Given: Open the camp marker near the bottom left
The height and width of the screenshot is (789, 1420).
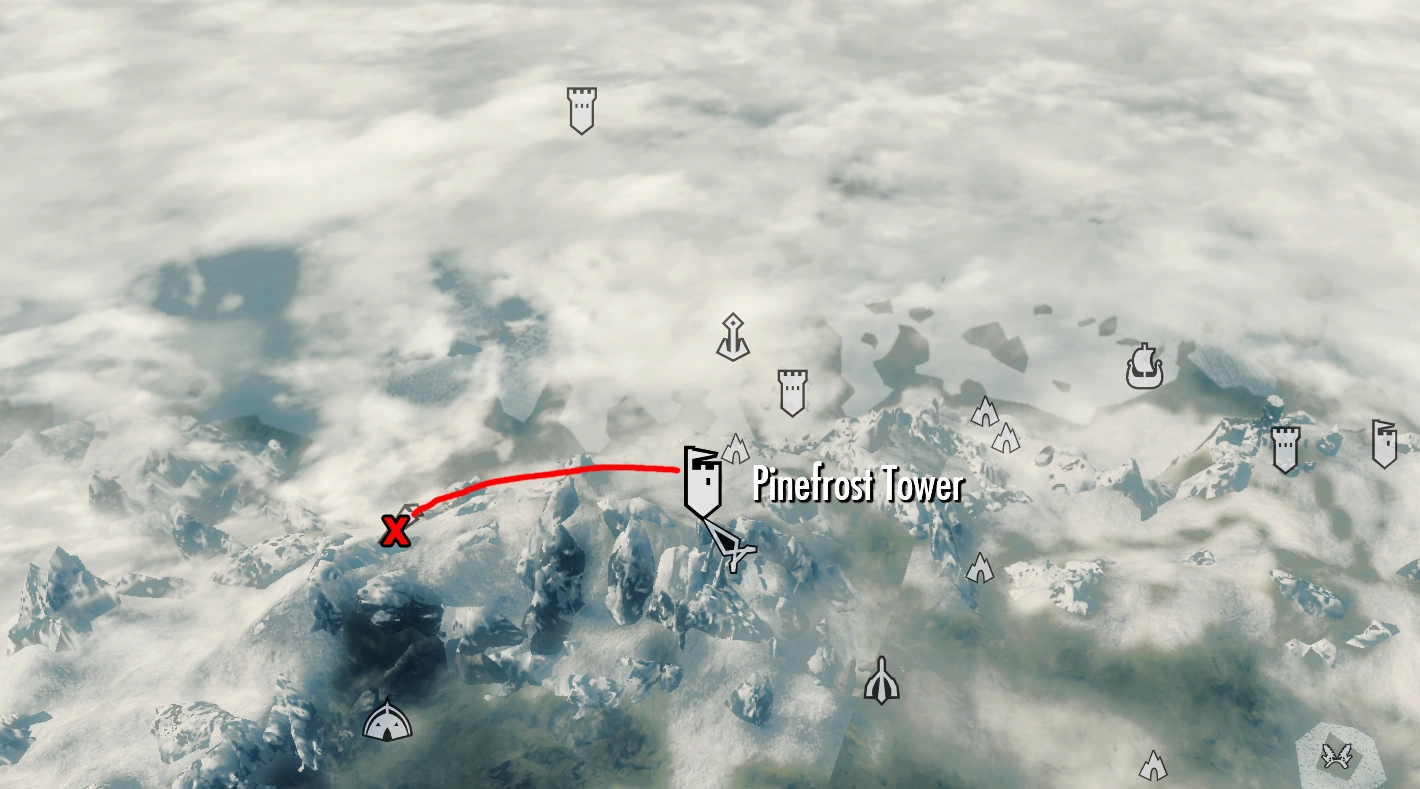Looking at the screenshot, I should coord(387,720).
